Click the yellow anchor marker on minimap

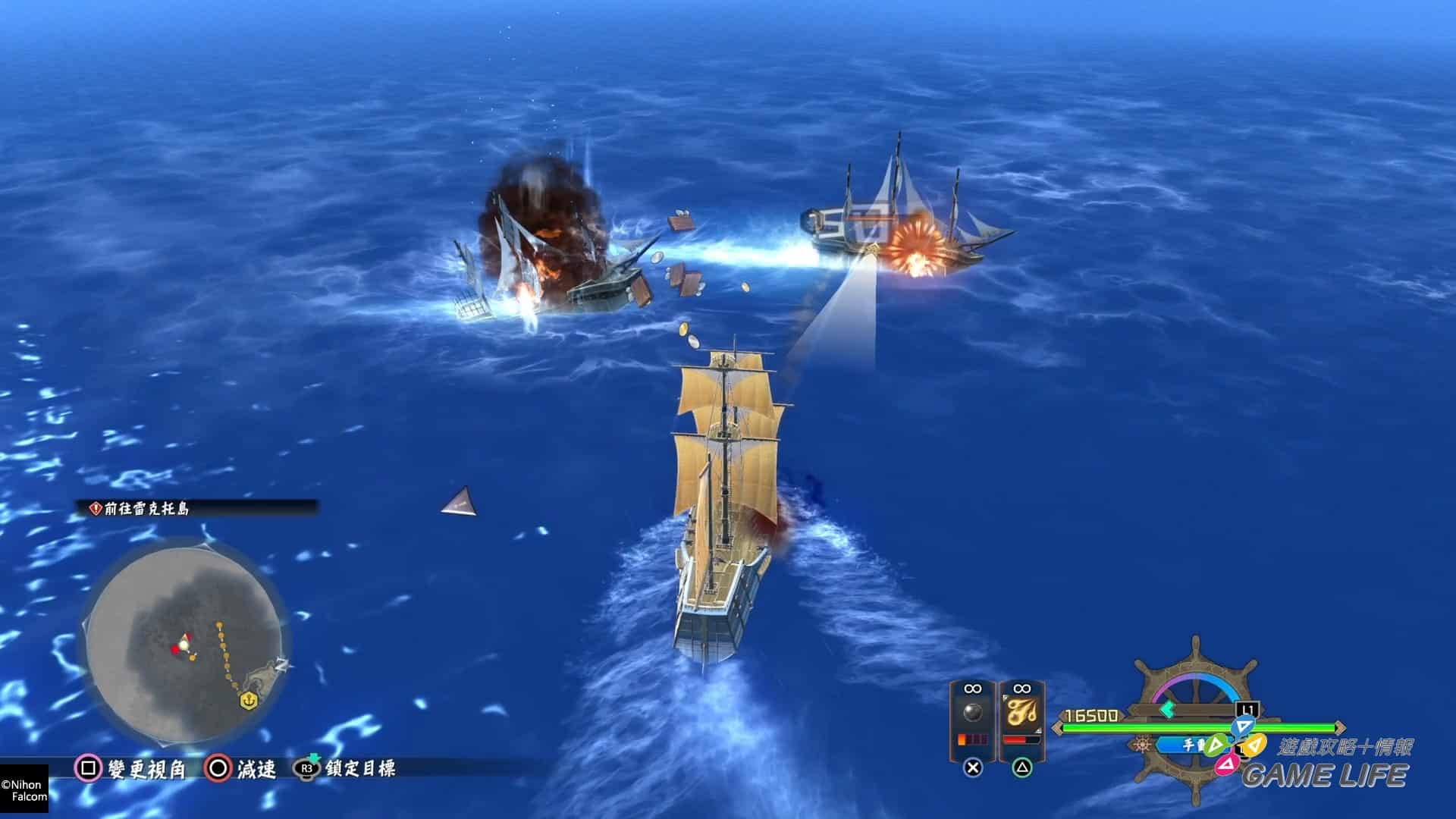point(247,701)
